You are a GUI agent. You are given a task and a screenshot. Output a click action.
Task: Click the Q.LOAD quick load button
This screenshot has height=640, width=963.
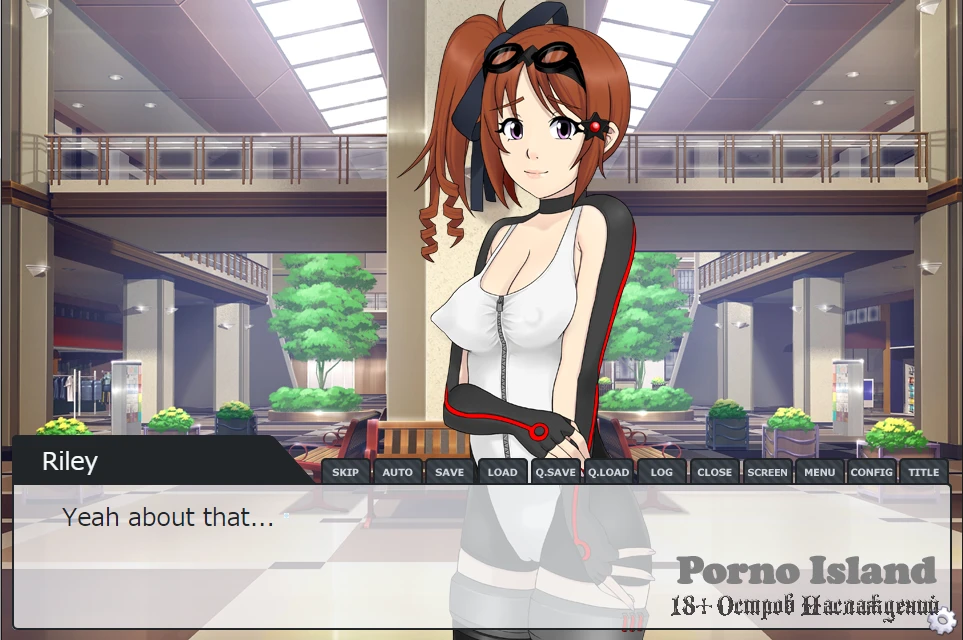[x=608, y=472]
